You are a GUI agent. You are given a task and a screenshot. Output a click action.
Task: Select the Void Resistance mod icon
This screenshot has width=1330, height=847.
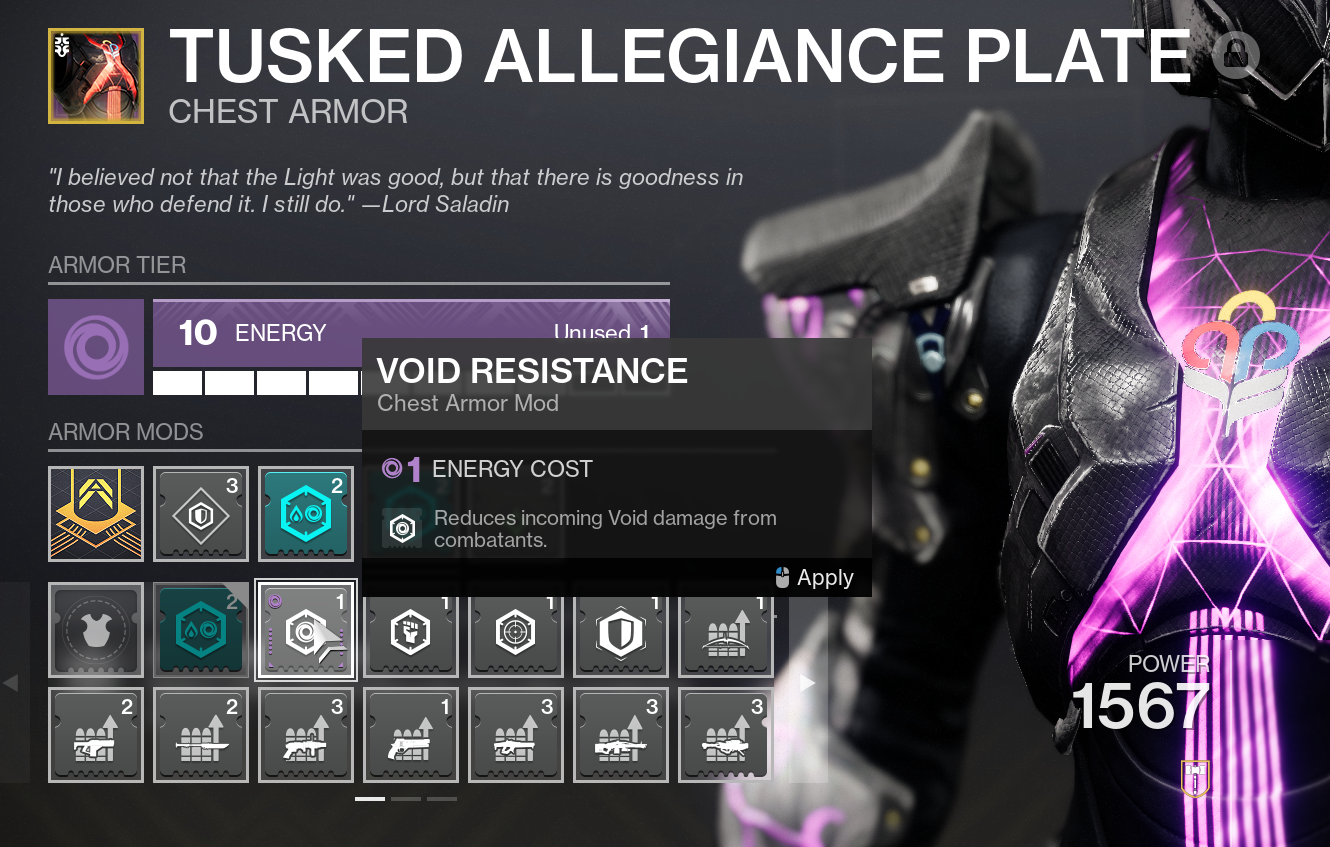pyautogui.click(x=306, y=630)
